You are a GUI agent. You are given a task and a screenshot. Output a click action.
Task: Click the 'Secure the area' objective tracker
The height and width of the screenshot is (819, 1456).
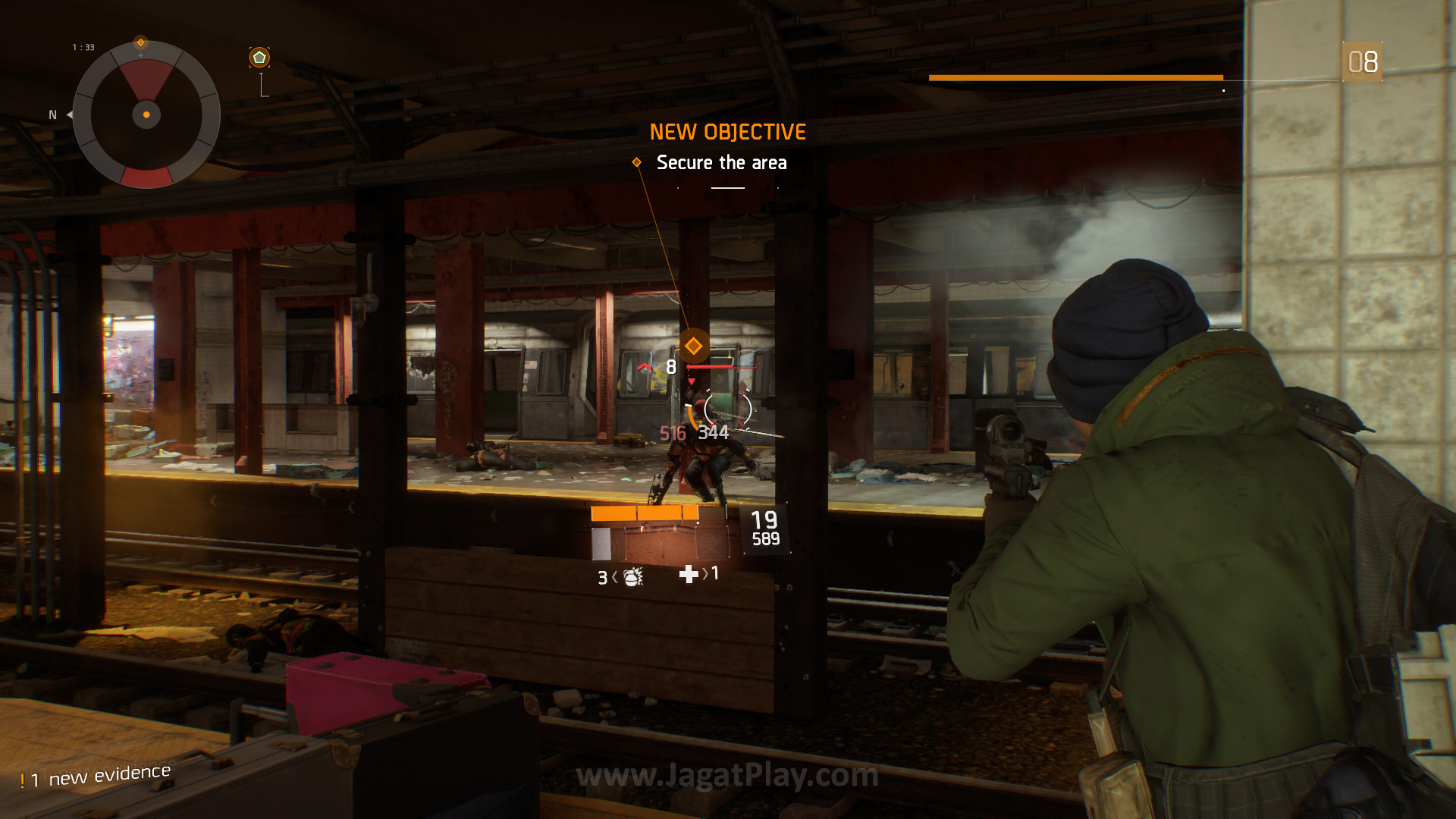720,162
